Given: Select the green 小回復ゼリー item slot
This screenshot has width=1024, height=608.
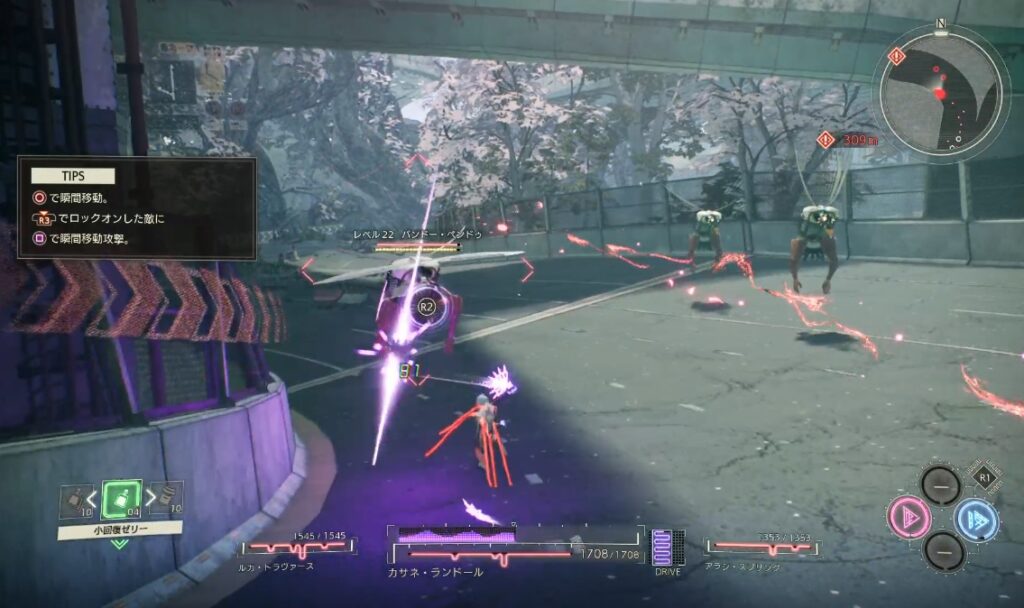Looking at the screenshot, I should pos(120,497).
